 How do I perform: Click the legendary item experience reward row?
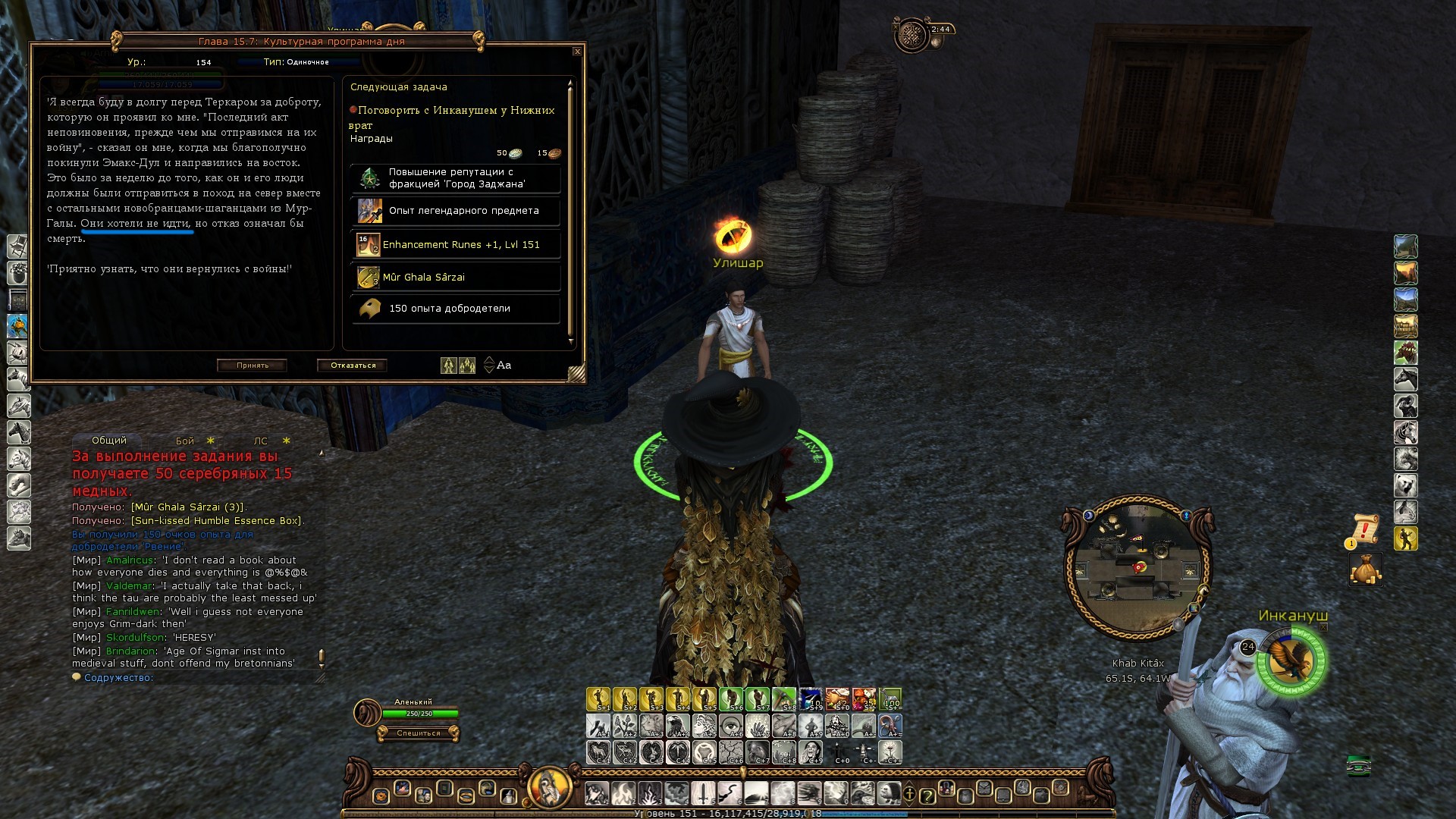coord(456,211)
